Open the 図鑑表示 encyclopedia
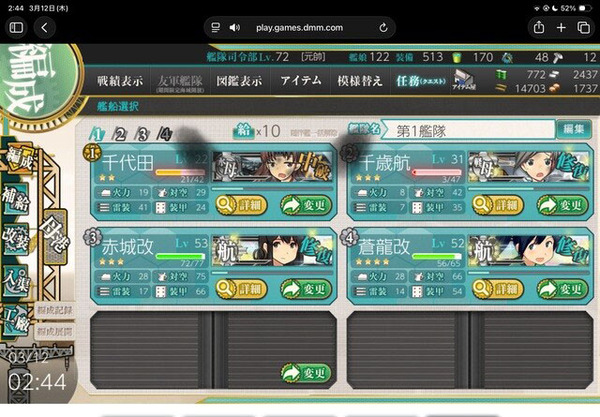The height and width of the screenshot is (417, 600). point(238,80)
